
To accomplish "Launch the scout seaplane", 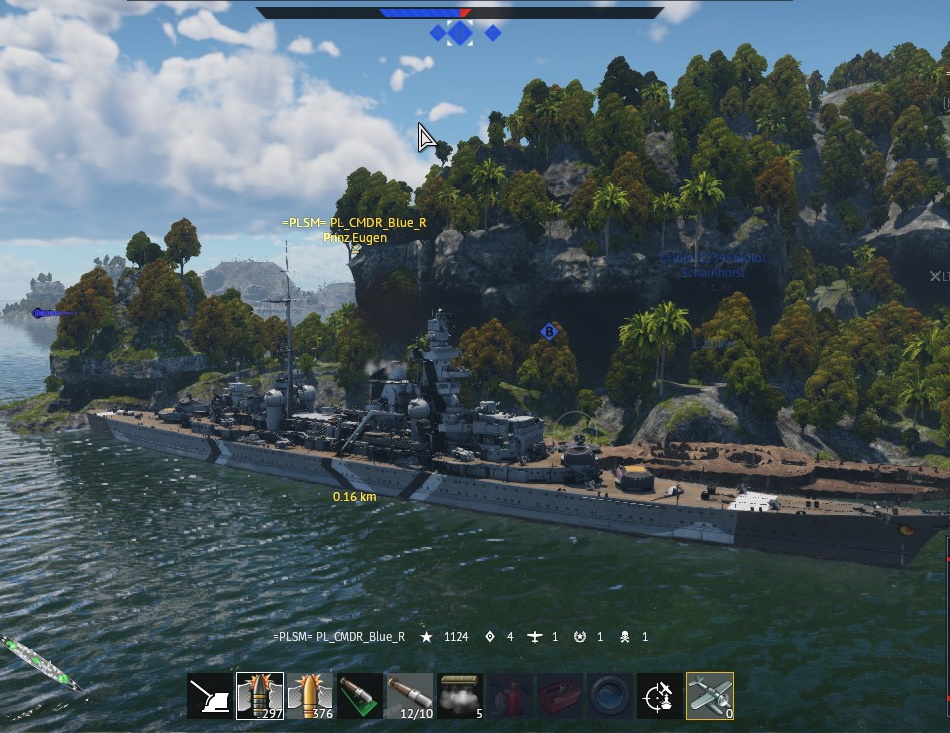I will 710,696.
